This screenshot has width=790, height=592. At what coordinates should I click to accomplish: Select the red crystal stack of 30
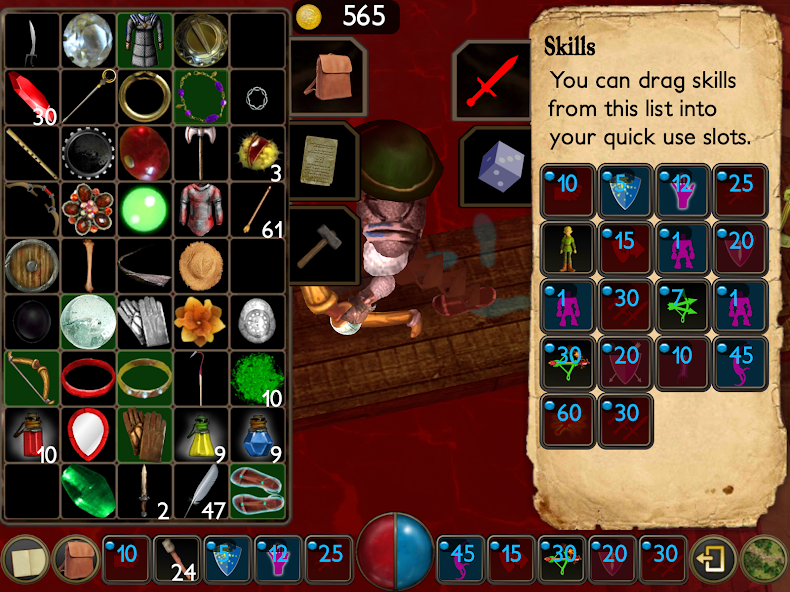tap(31, 96)
